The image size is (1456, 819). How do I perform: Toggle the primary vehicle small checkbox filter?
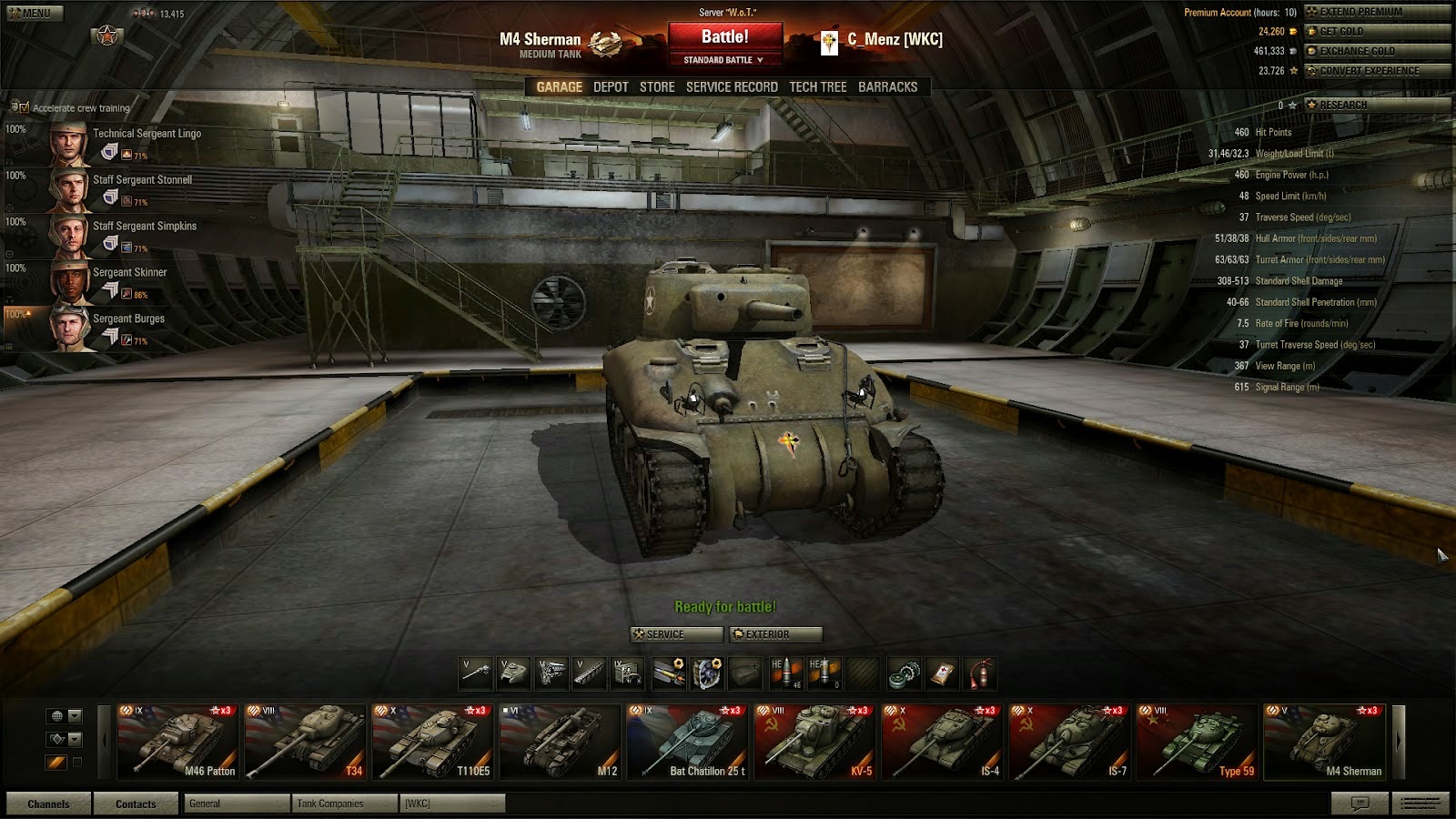[77, 763]
